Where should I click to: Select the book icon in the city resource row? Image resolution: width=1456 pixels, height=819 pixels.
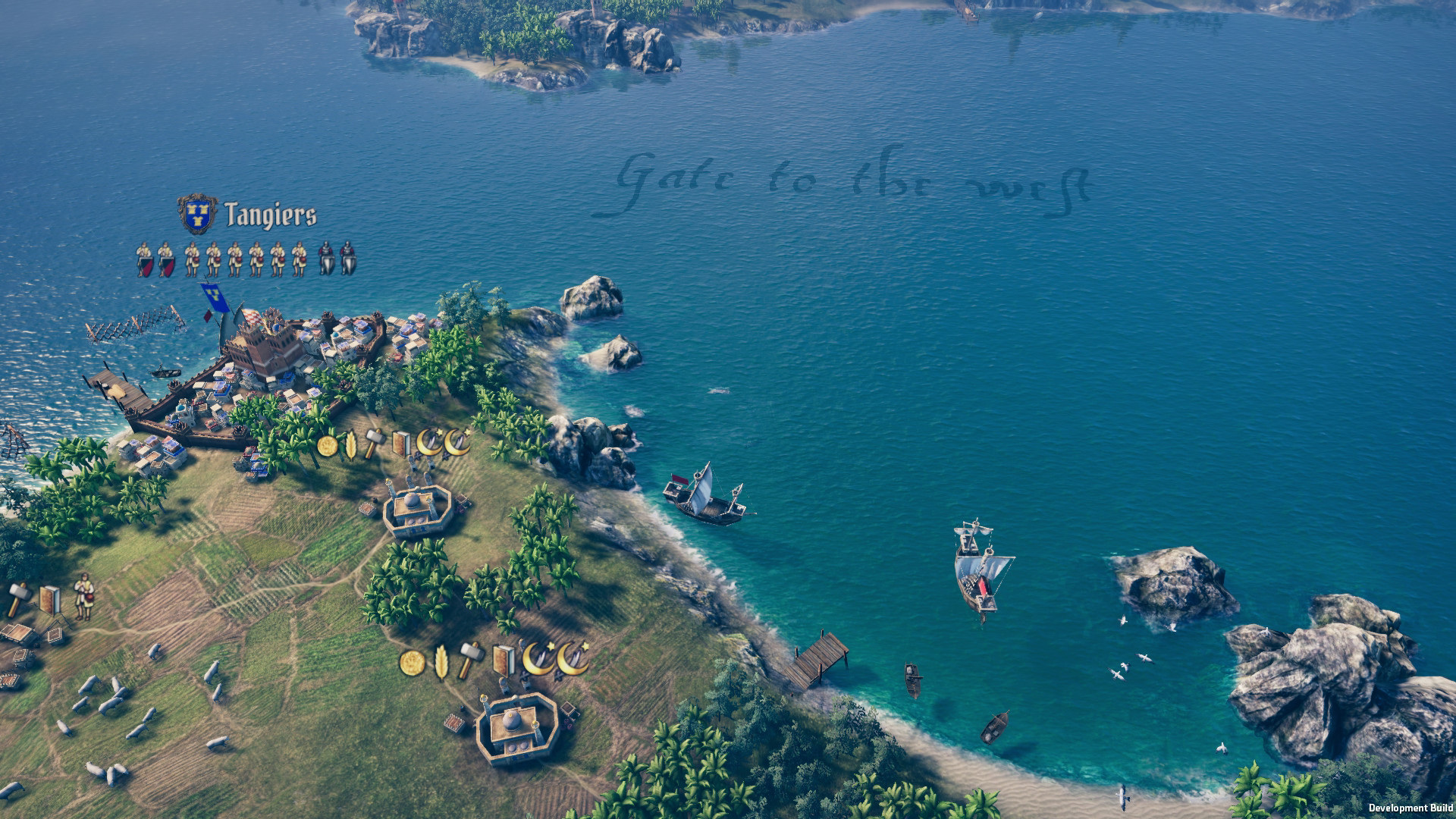click(403, 444)
